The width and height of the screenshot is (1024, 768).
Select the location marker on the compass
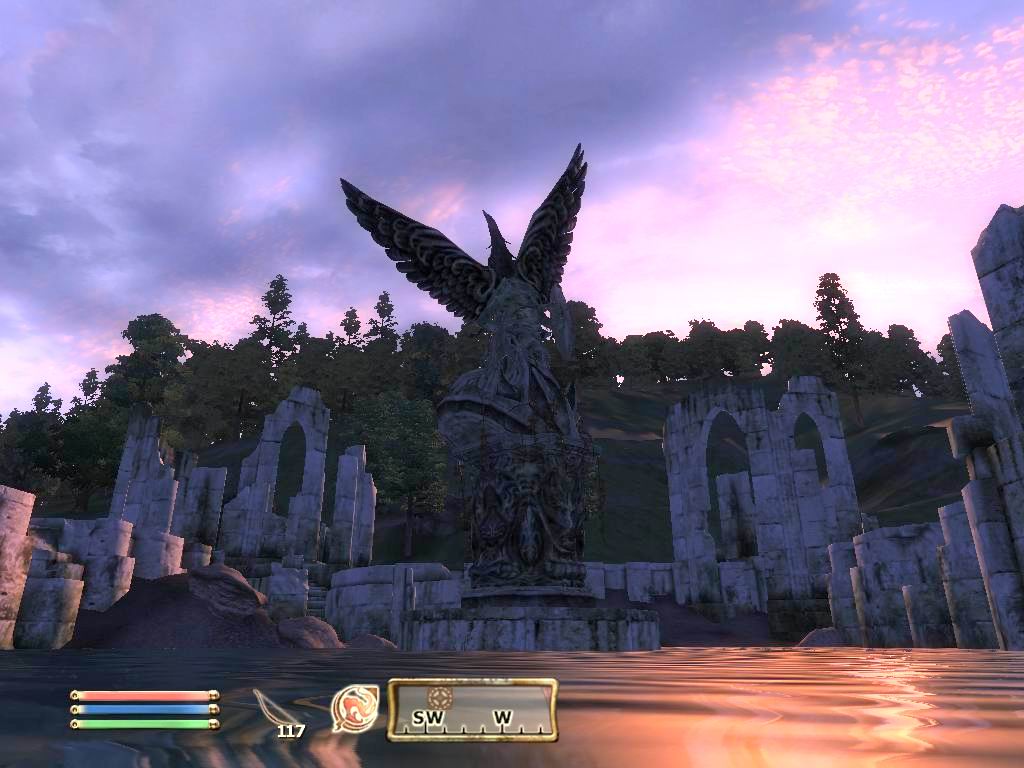click(x=437, y=697)
